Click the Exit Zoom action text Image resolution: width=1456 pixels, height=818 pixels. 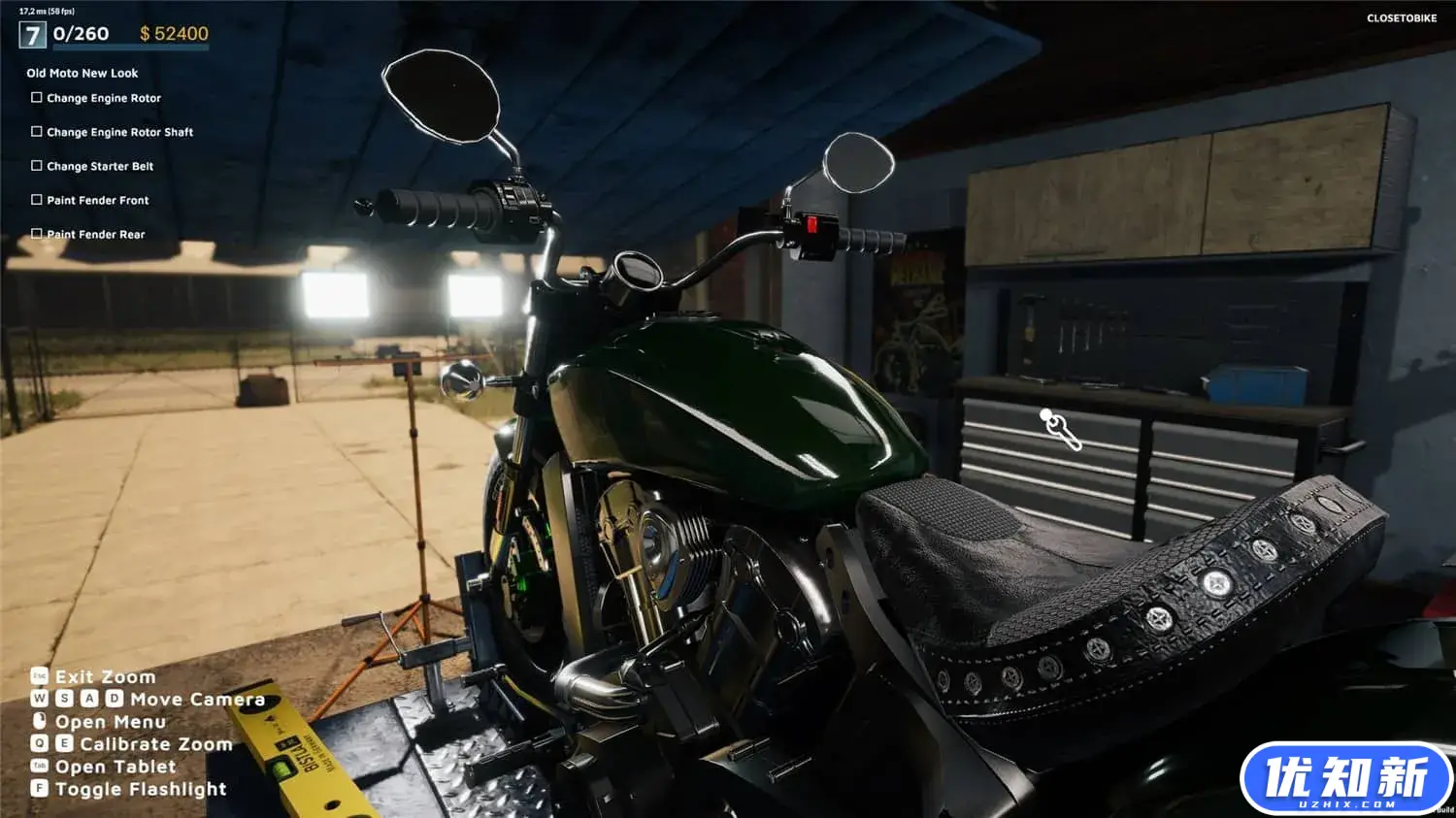[x=104, y=676]
